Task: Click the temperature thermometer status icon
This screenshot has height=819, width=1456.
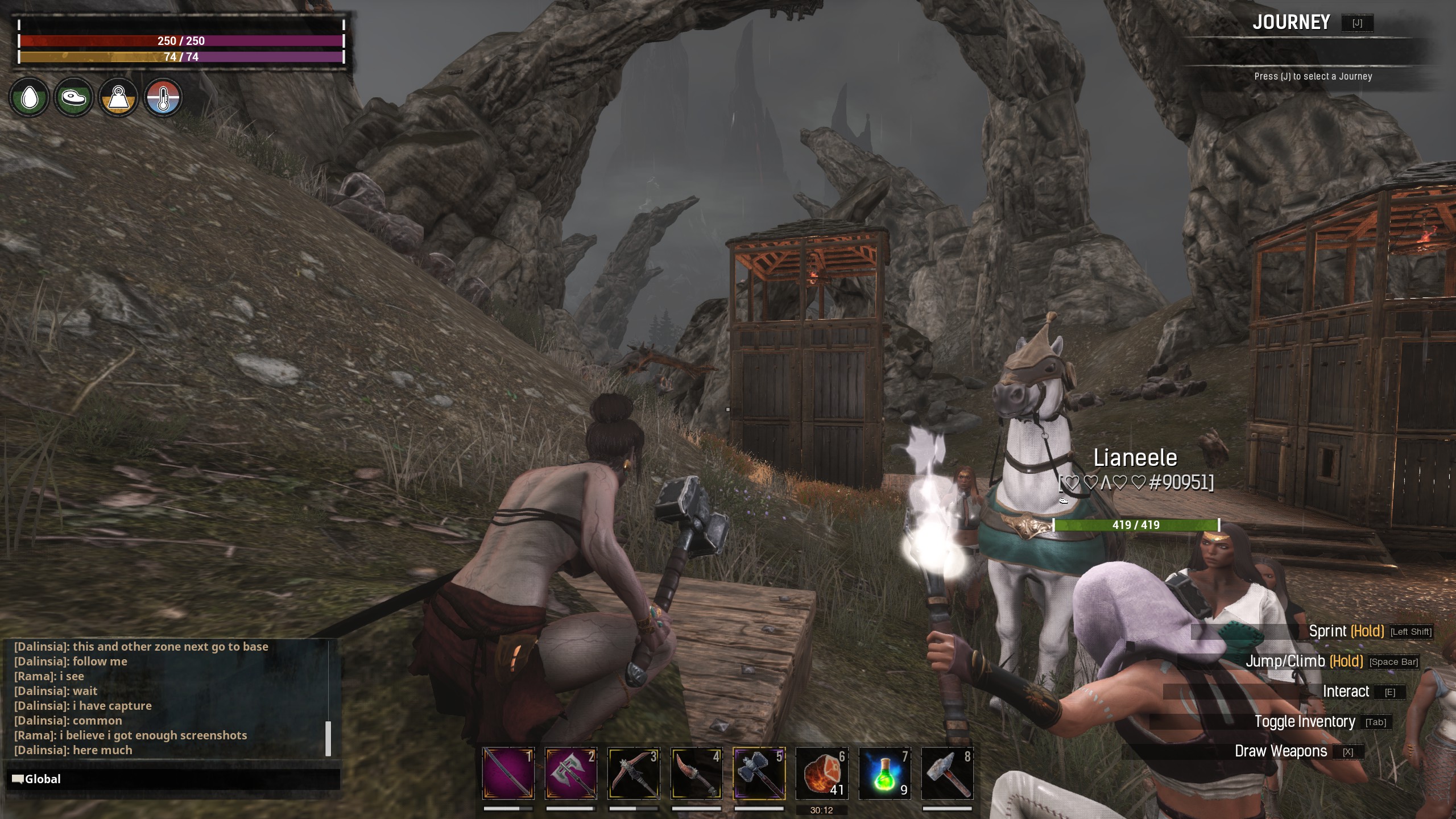Action: pos(163,98)
